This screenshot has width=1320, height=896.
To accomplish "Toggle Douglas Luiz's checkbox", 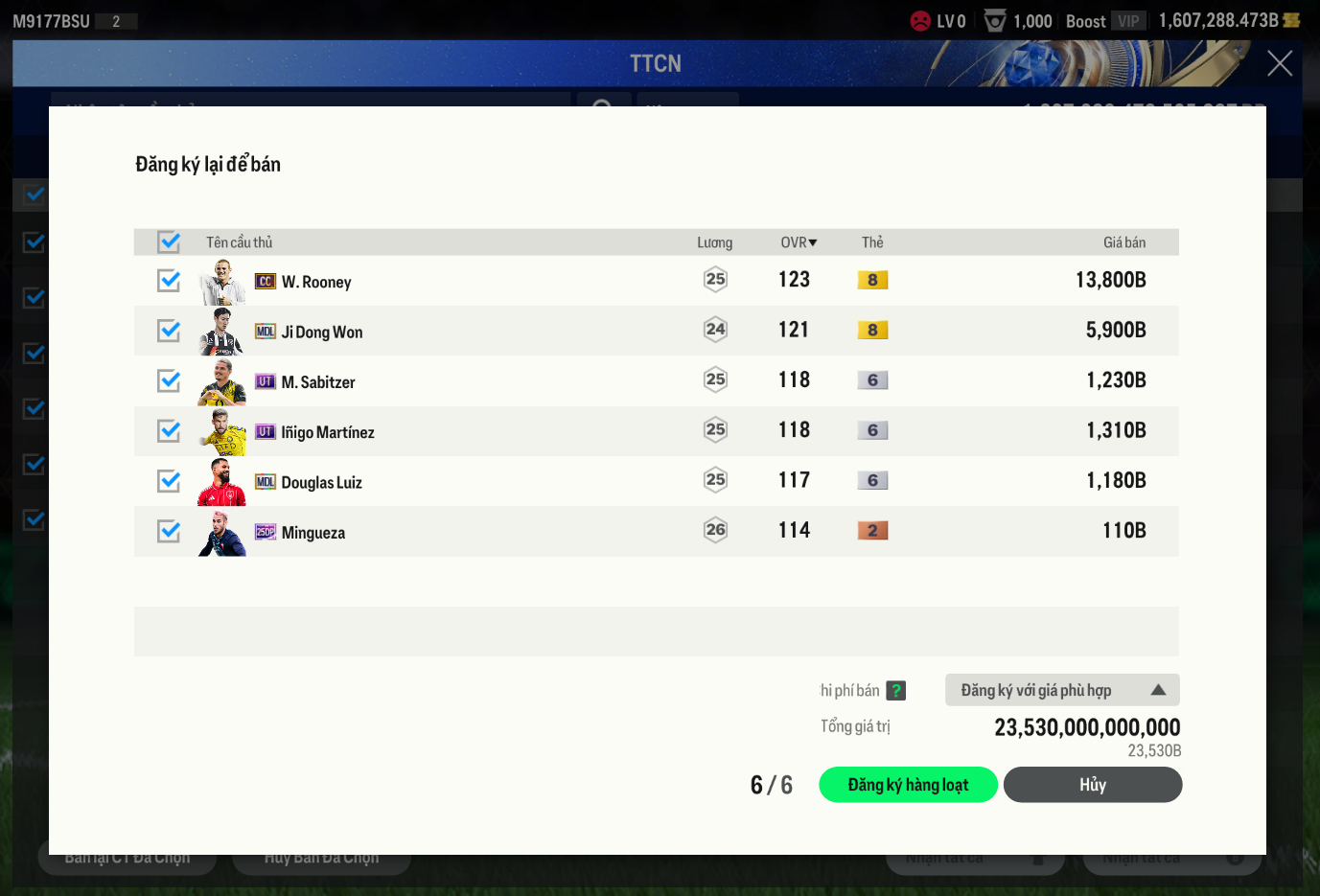I will click(170, 481).
